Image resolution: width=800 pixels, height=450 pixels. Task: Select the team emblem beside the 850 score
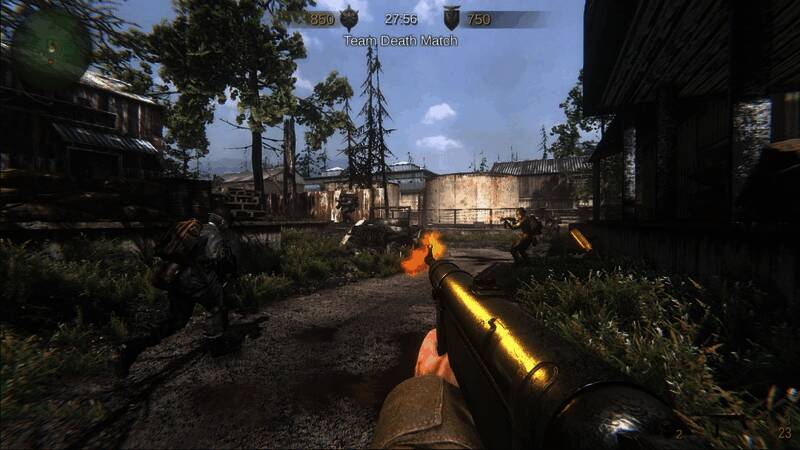pyautogui.click(x=349, y=18)
